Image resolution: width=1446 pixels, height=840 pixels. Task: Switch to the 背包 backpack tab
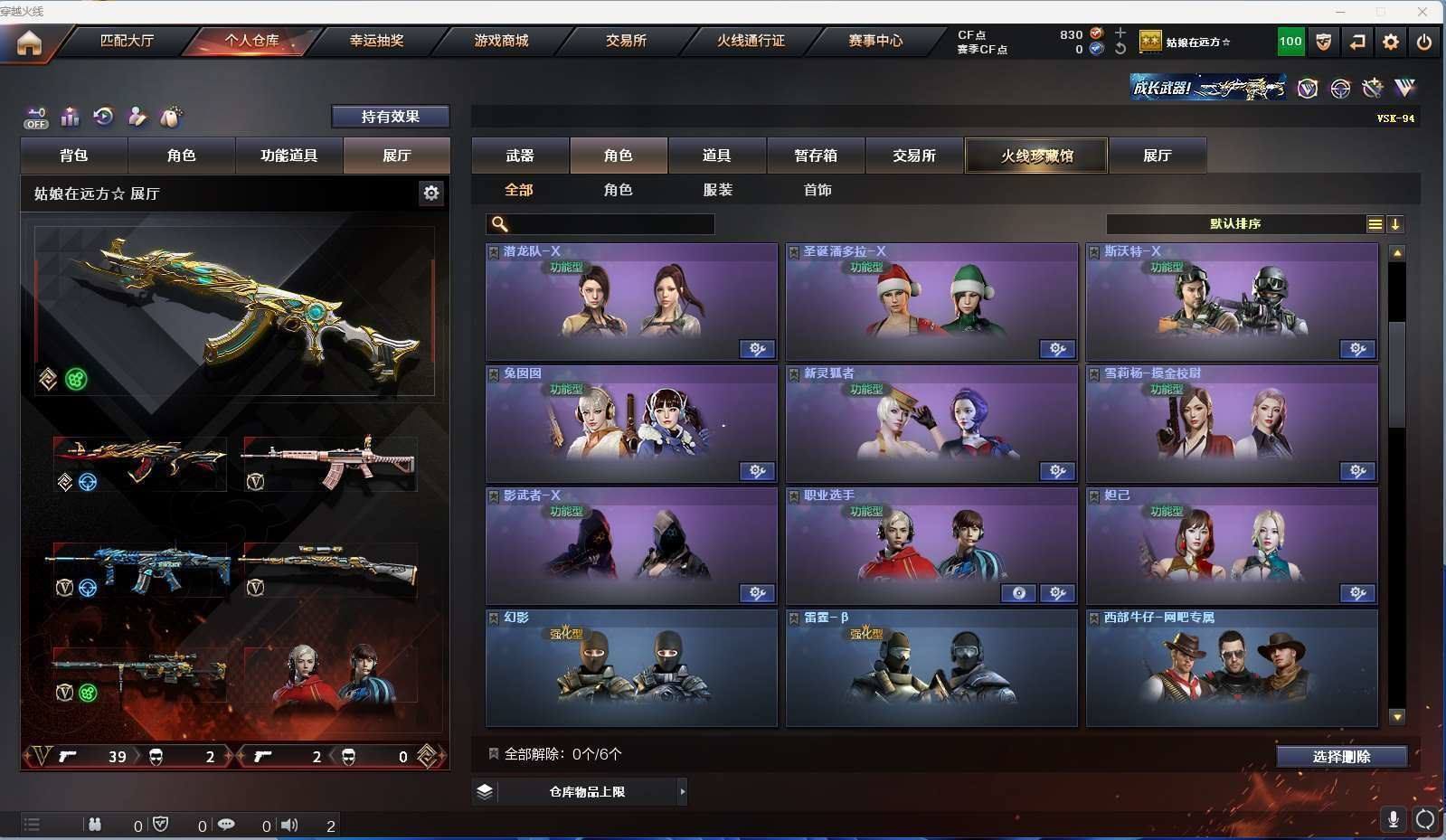[x=74, y=156]
